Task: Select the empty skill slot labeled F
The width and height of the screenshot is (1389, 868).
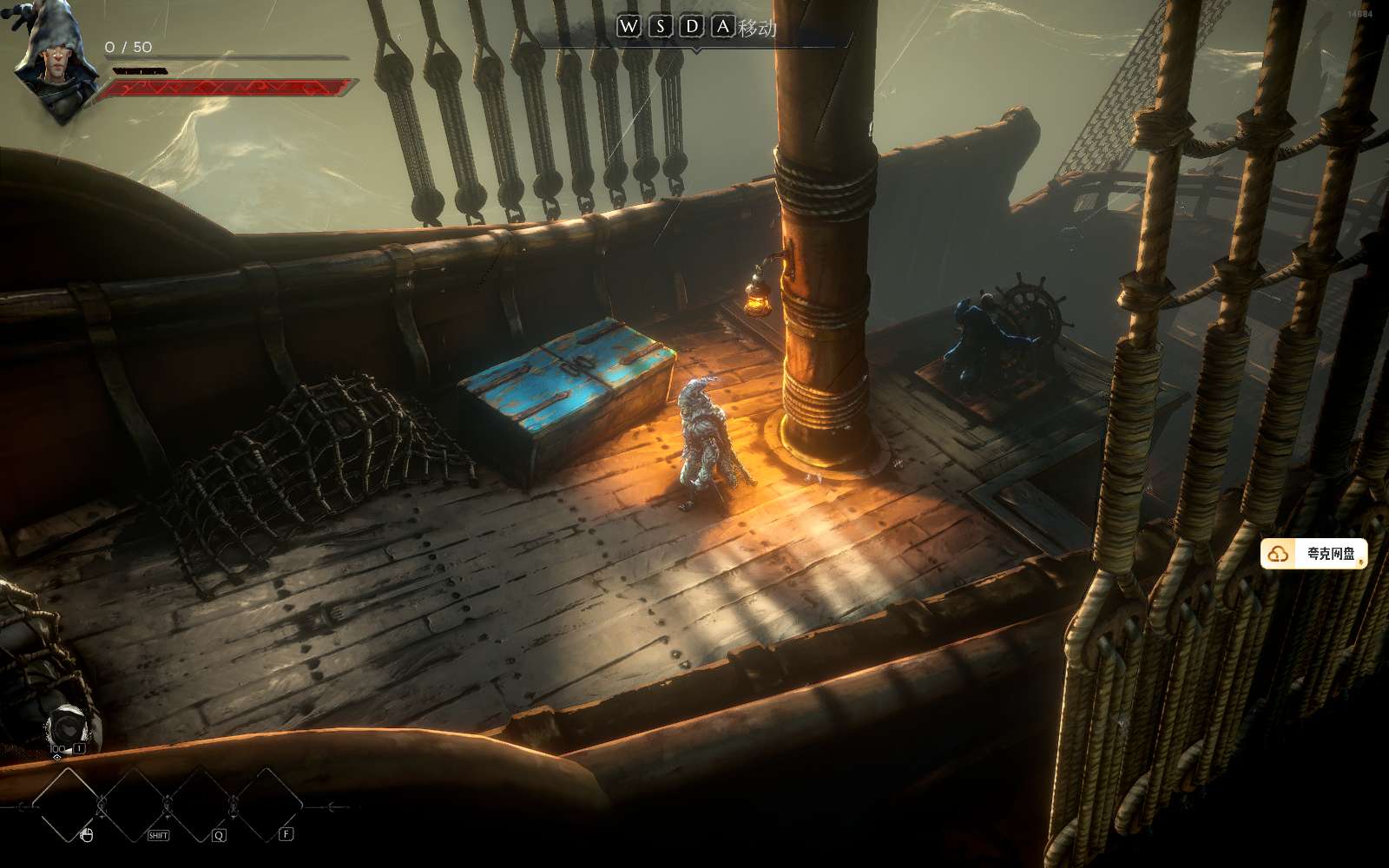Action: point(267,805)
